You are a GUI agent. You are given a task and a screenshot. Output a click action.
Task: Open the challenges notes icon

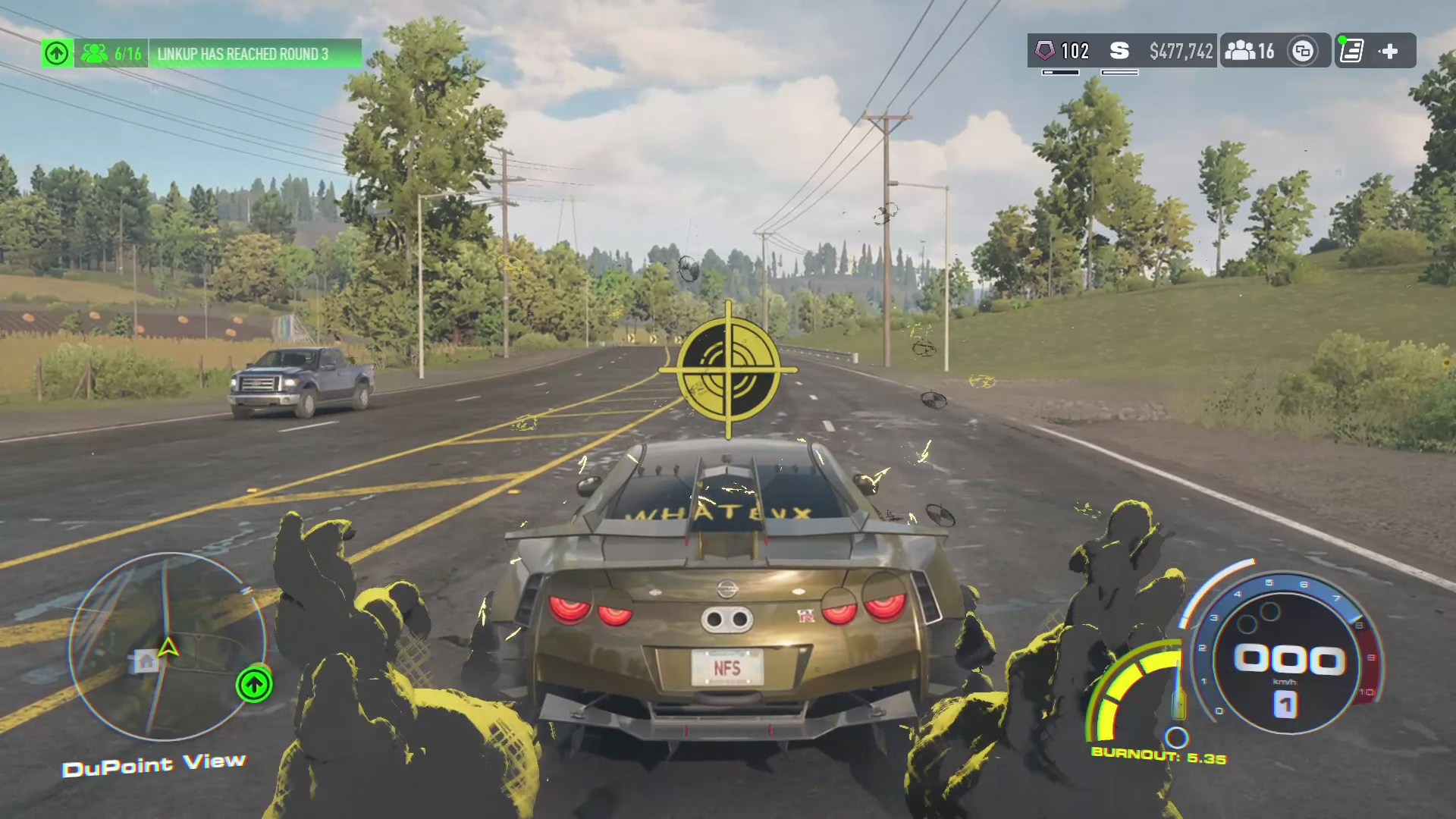(x=1351, y=51)
